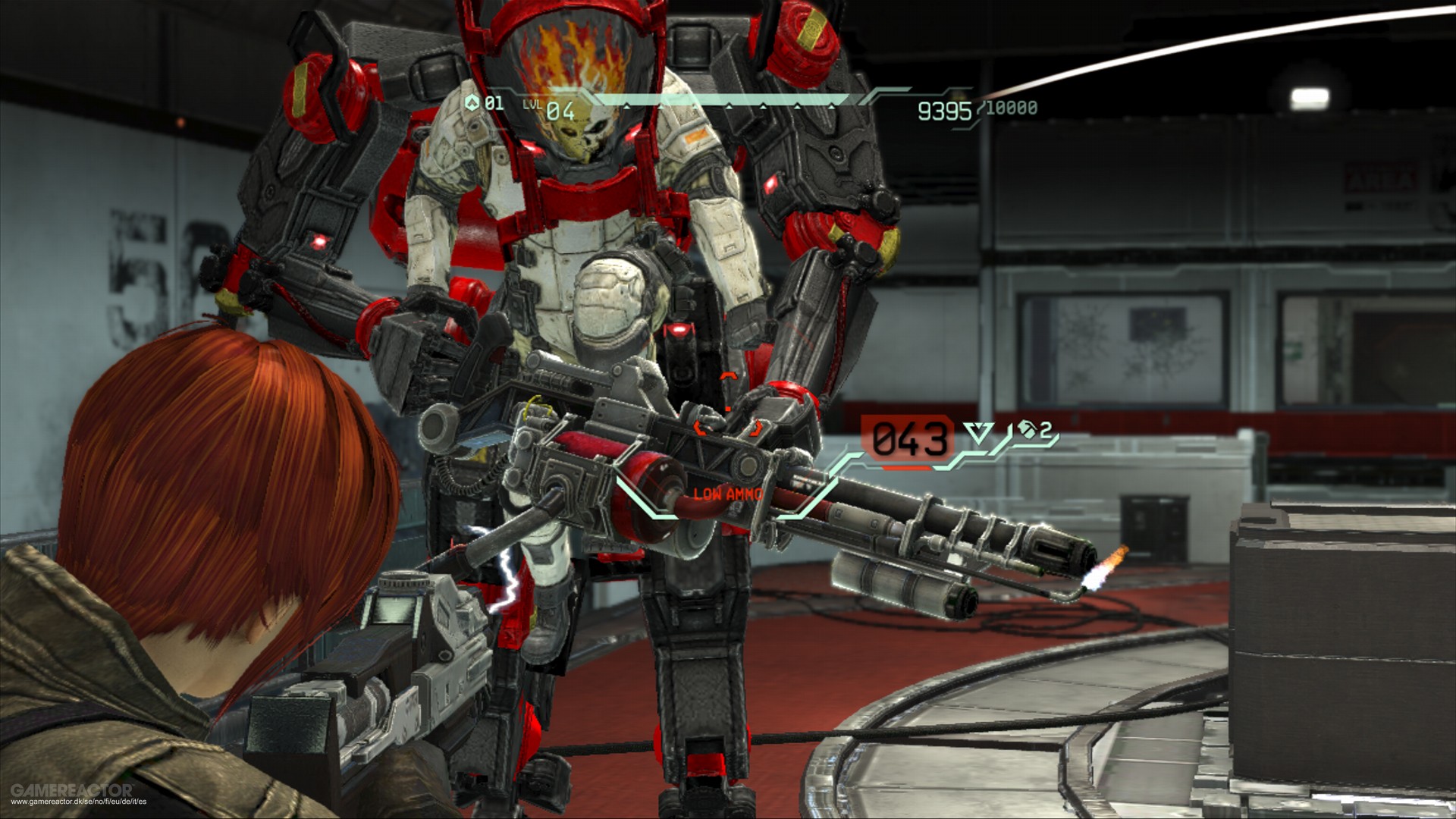Expand the angled bracket beside the 9395 health value
The image size is (1456, 819).
click(981, 107)
